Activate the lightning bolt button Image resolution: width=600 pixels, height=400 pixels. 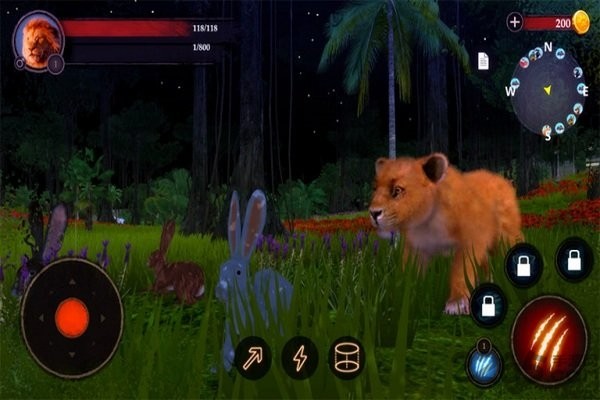[x=299, y=357]
